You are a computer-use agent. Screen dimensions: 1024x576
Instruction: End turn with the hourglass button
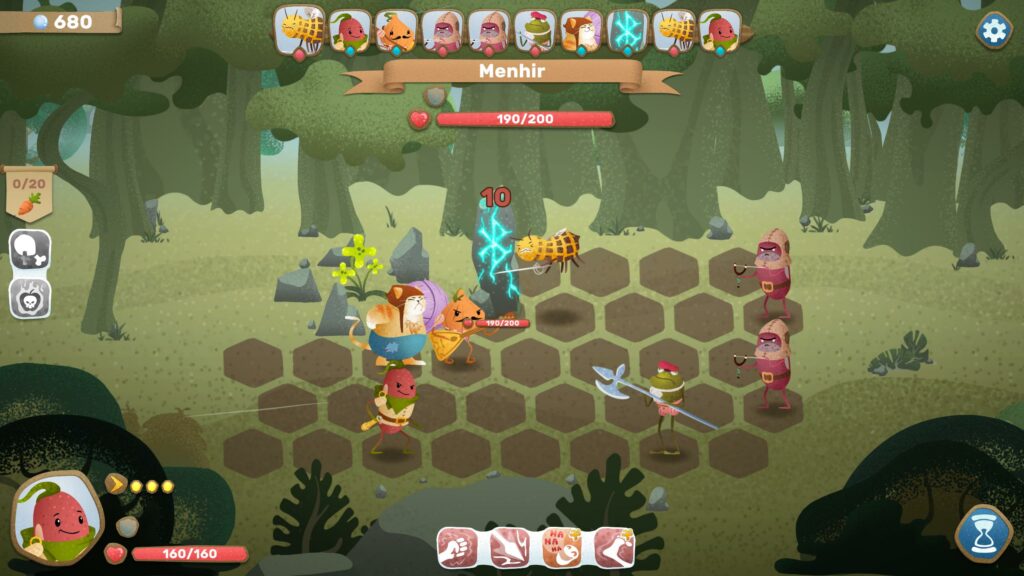tap(984, 534)
